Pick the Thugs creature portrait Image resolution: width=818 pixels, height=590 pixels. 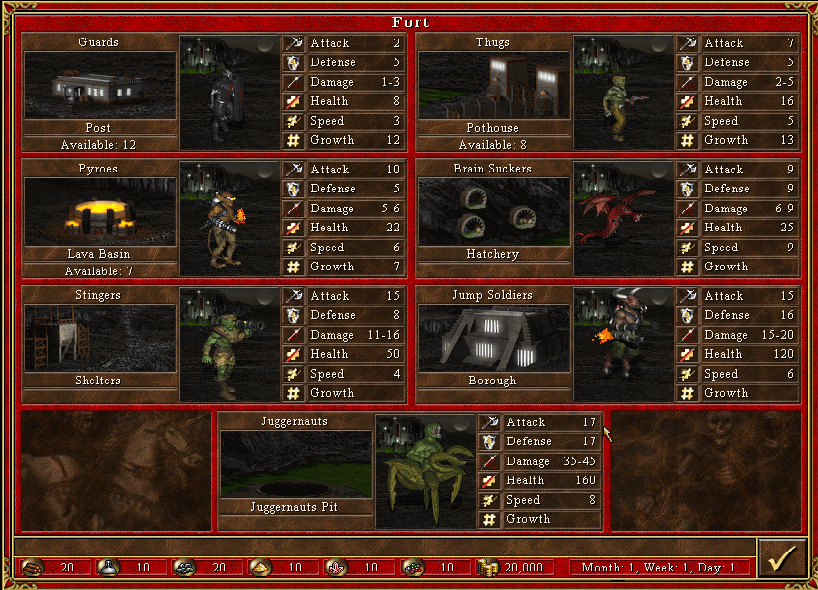coord(623,91)
